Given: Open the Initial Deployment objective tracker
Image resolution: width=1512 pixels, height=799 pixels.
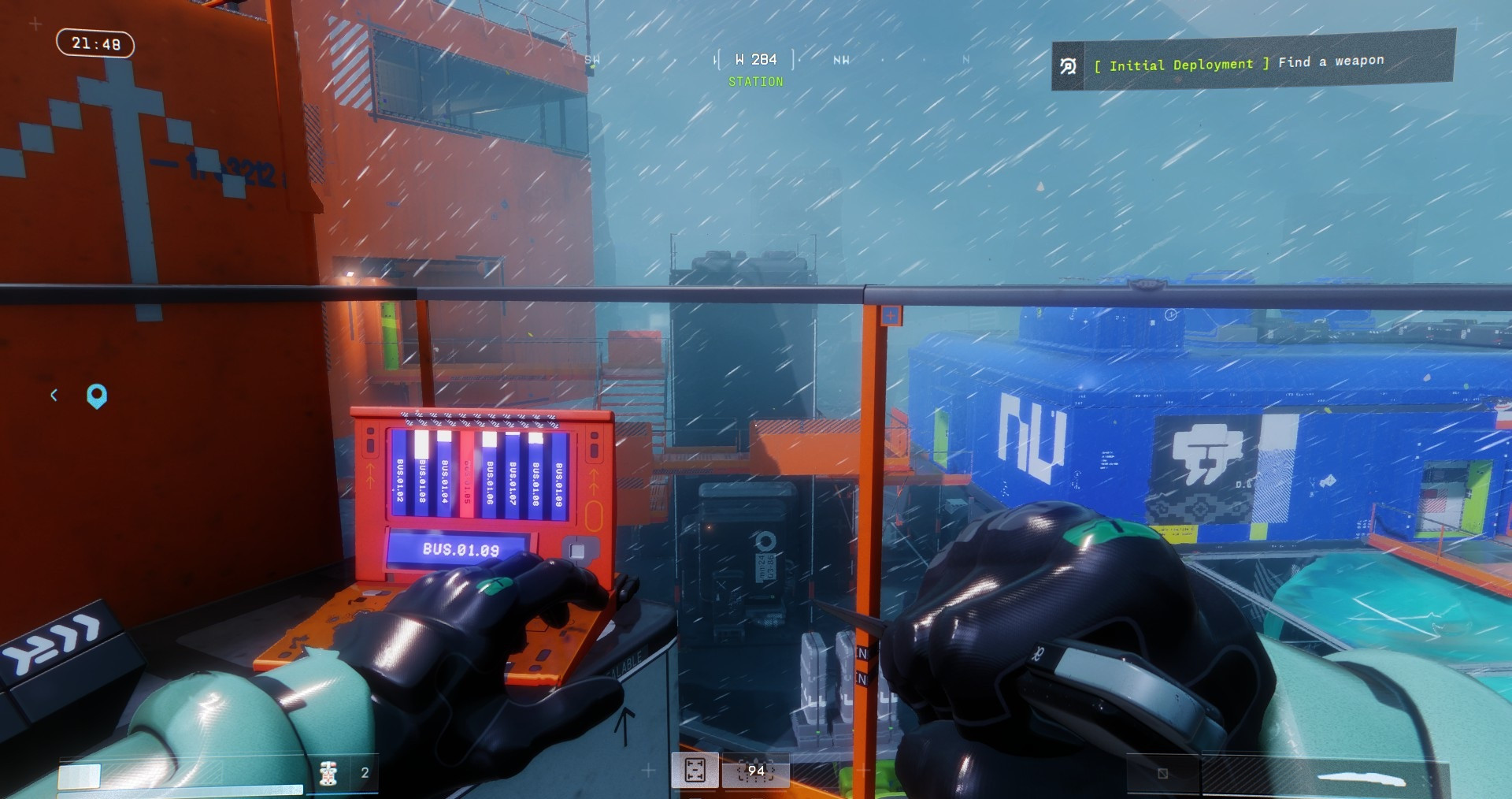Looking at the screenshot, I should [1252, 63].
